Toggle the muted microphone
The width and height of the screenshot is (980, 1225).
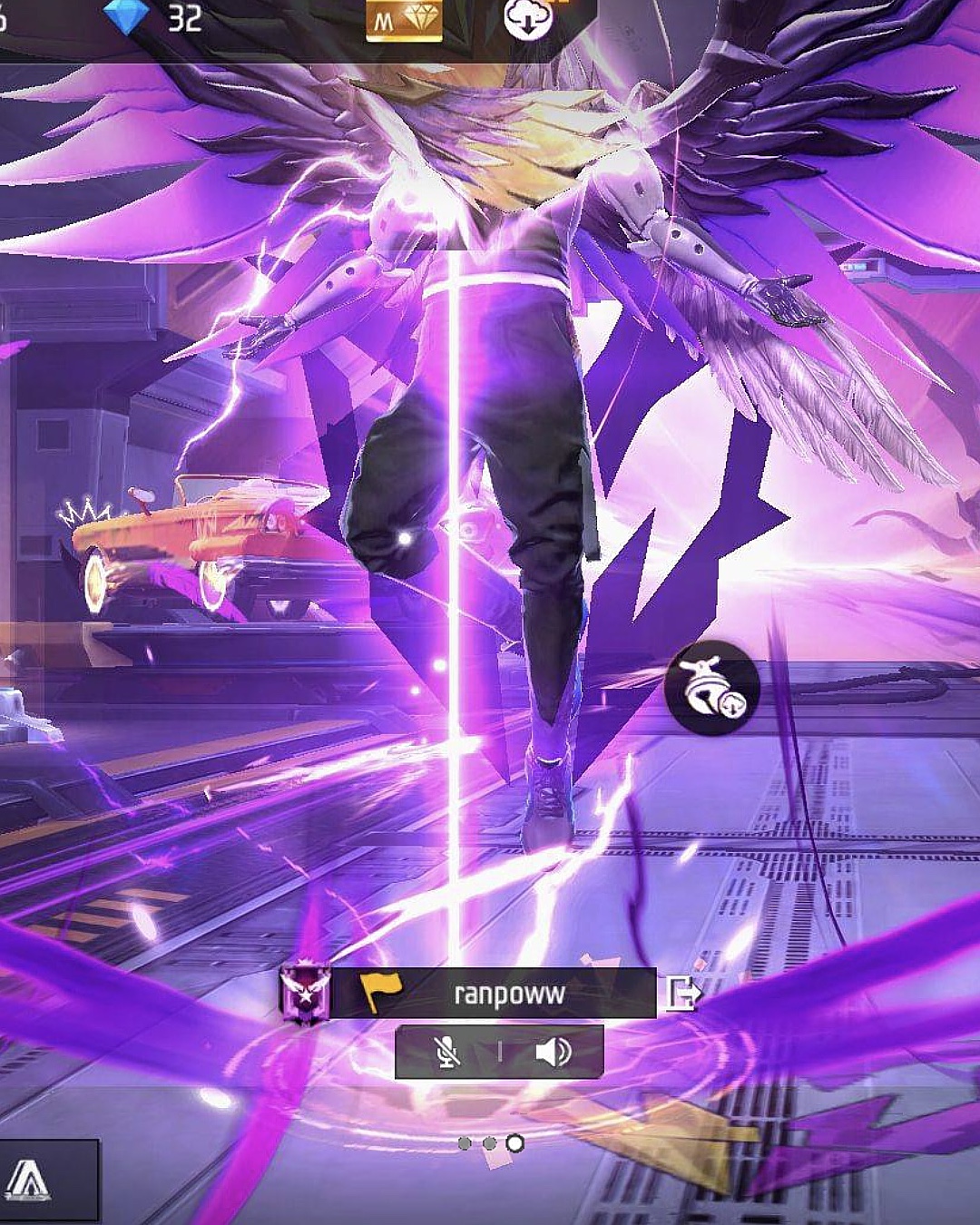point(446,1052)
